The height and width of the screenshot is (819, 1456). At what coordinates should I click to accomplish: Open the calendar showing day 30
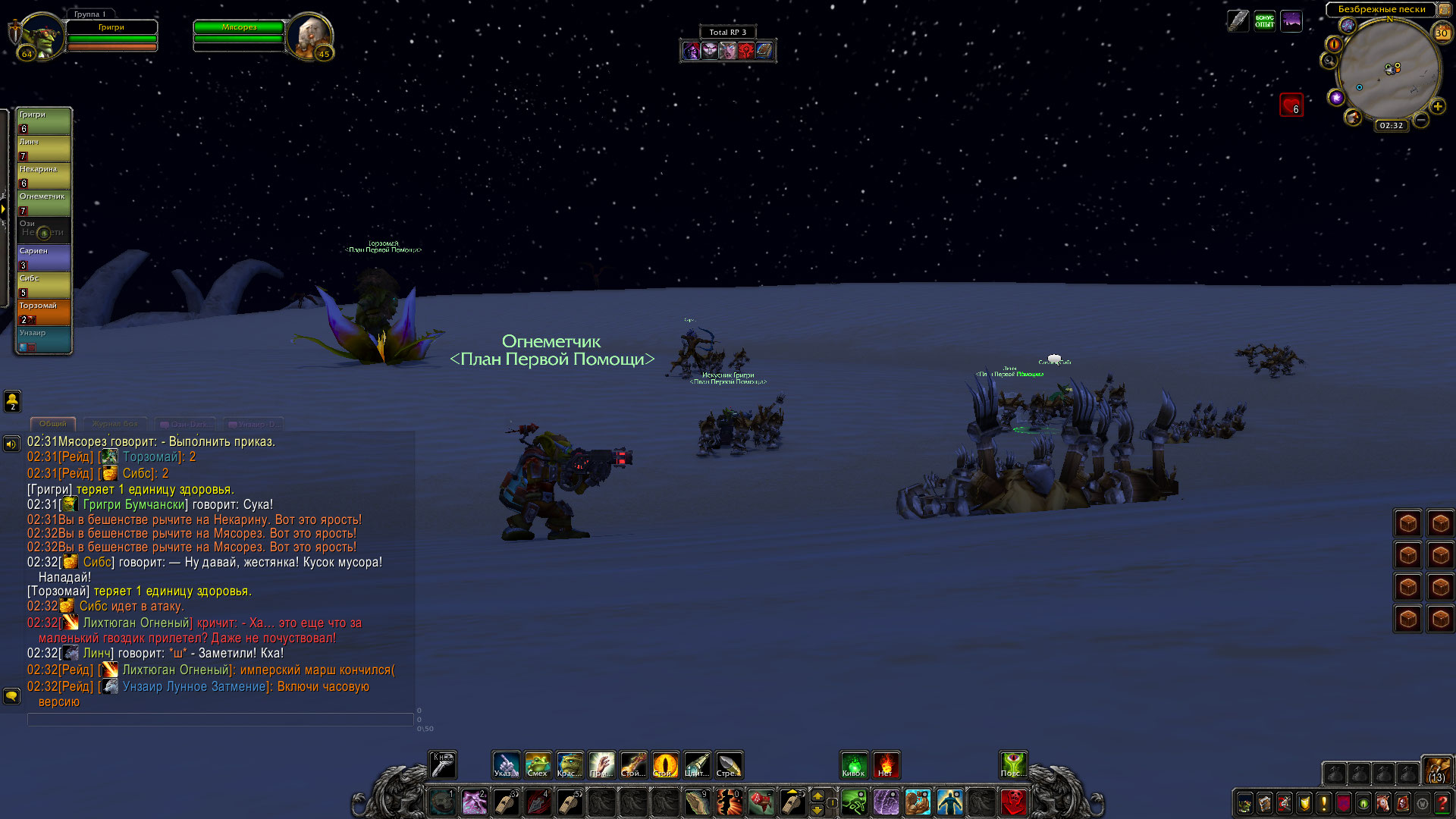click(1442, 33)
